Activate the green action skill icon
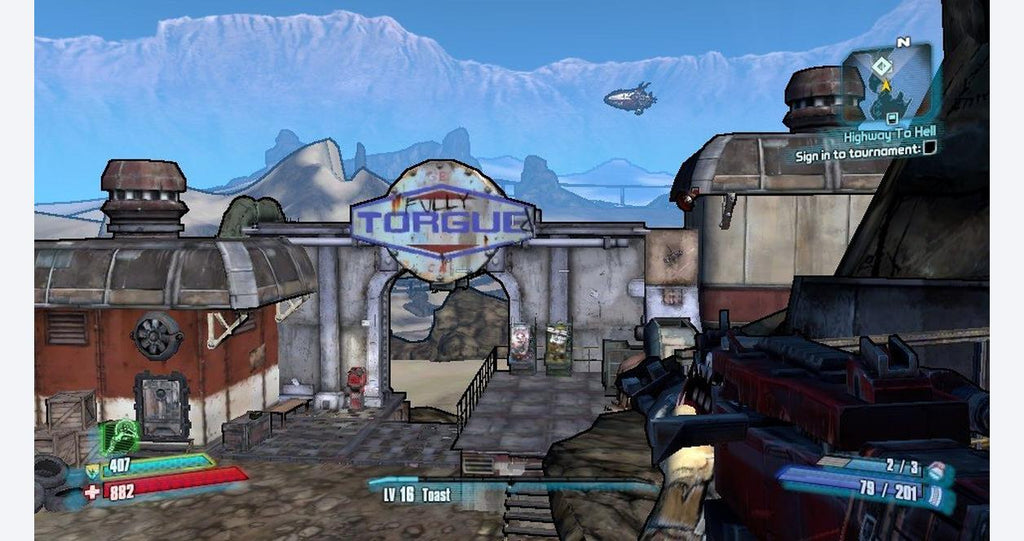Viewport: 1024px width, 541px height. [x=117, y=437]
